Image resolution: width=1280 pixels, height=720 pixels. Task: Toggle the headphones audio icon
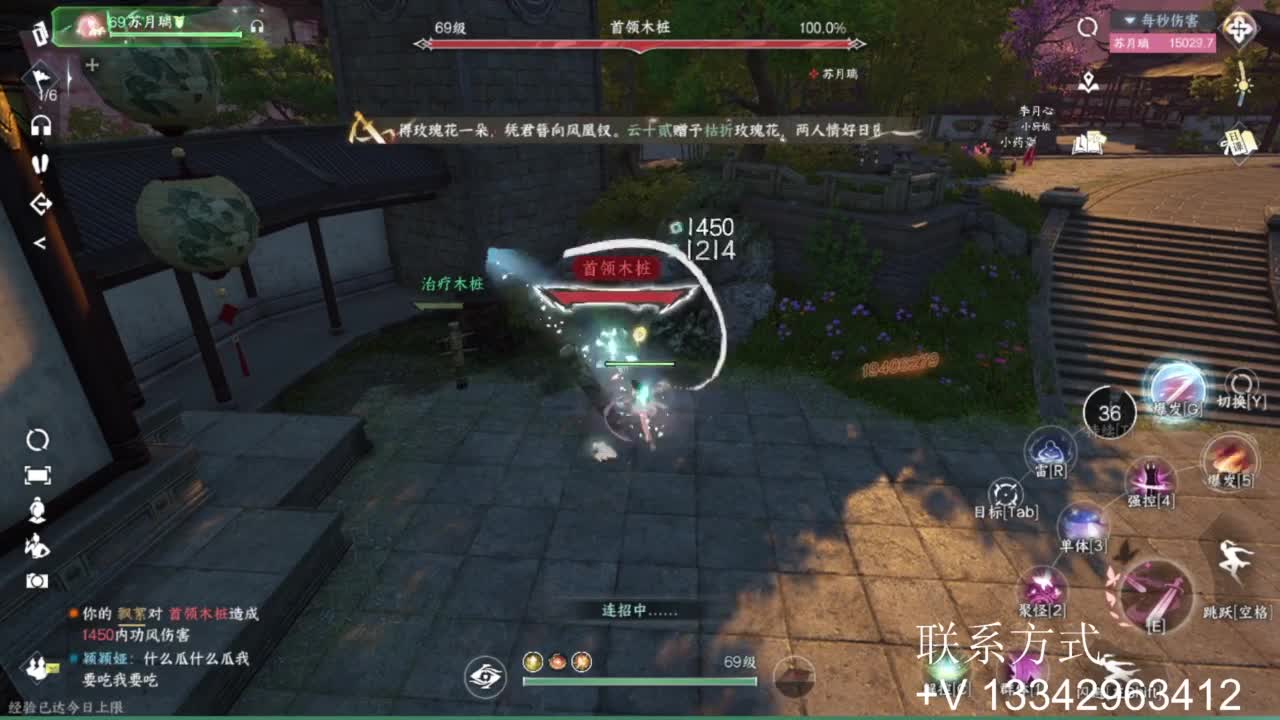point(40,125)
